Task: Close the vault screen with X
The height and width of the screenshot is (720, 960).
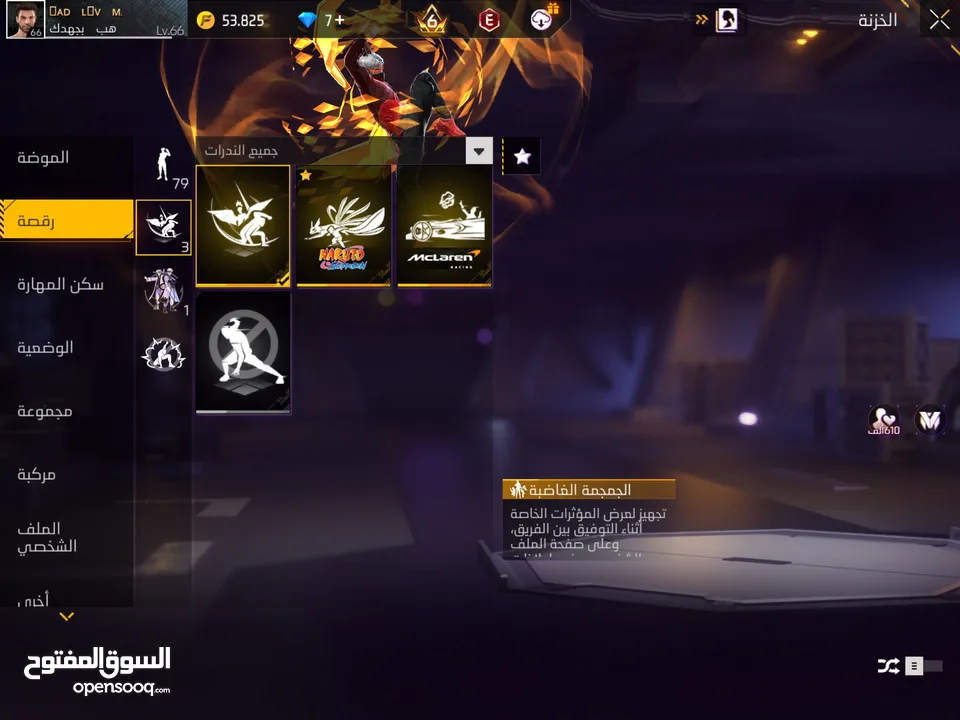Action: click(939, 19)
